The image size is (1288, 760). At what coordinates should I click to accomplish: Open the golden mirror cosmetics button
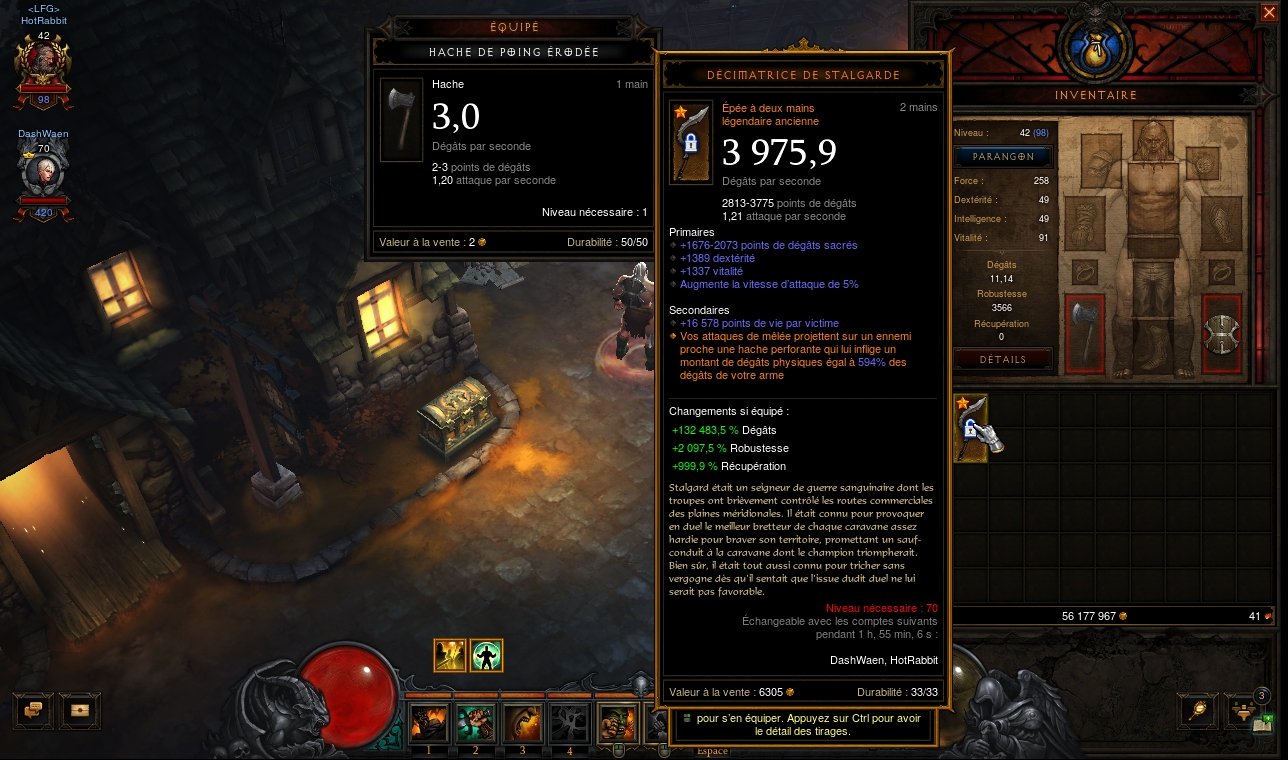click(1196, 709)
